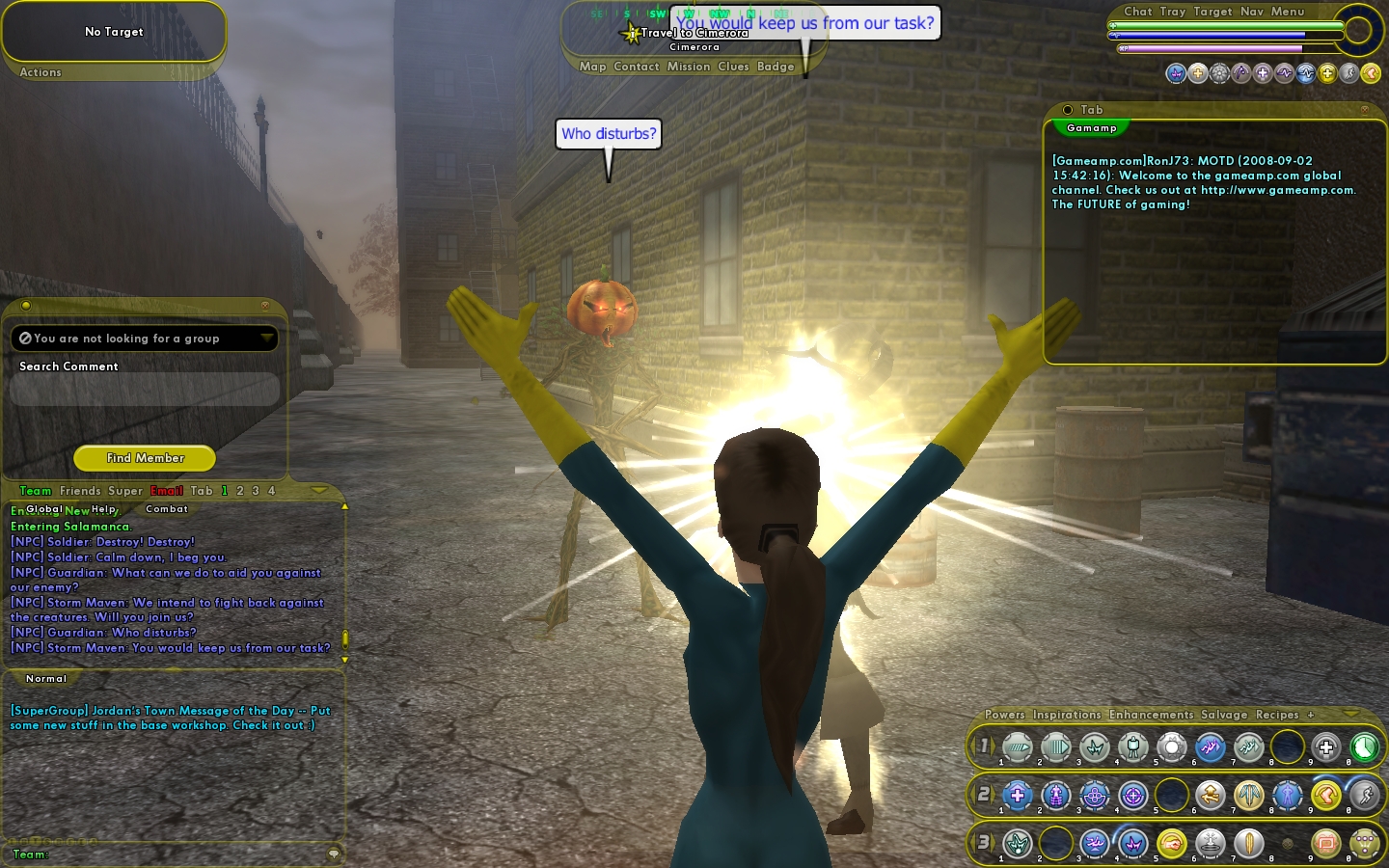Focus the Search Comment text field
The height and width of the screenshot is (868, 1389).
(x=145, y=389)
